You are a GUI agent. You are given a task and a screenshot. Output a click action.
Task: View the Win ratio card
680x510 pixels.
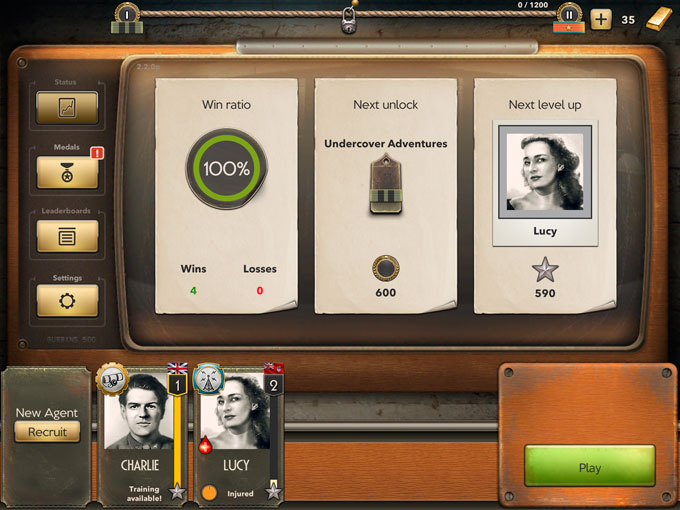pos(227,195)
